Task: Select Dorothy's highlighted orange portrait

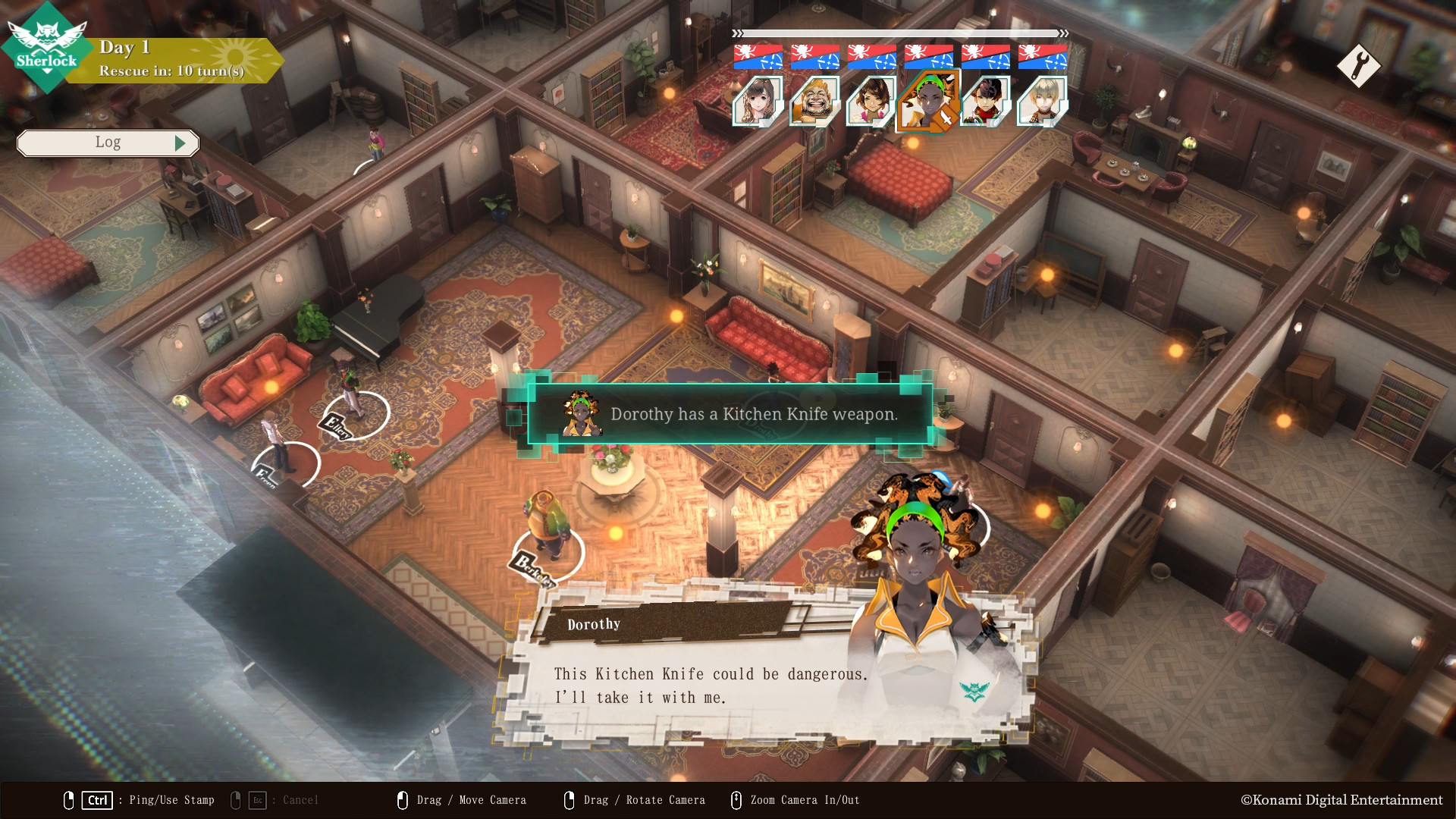Action: coord(928,102)
